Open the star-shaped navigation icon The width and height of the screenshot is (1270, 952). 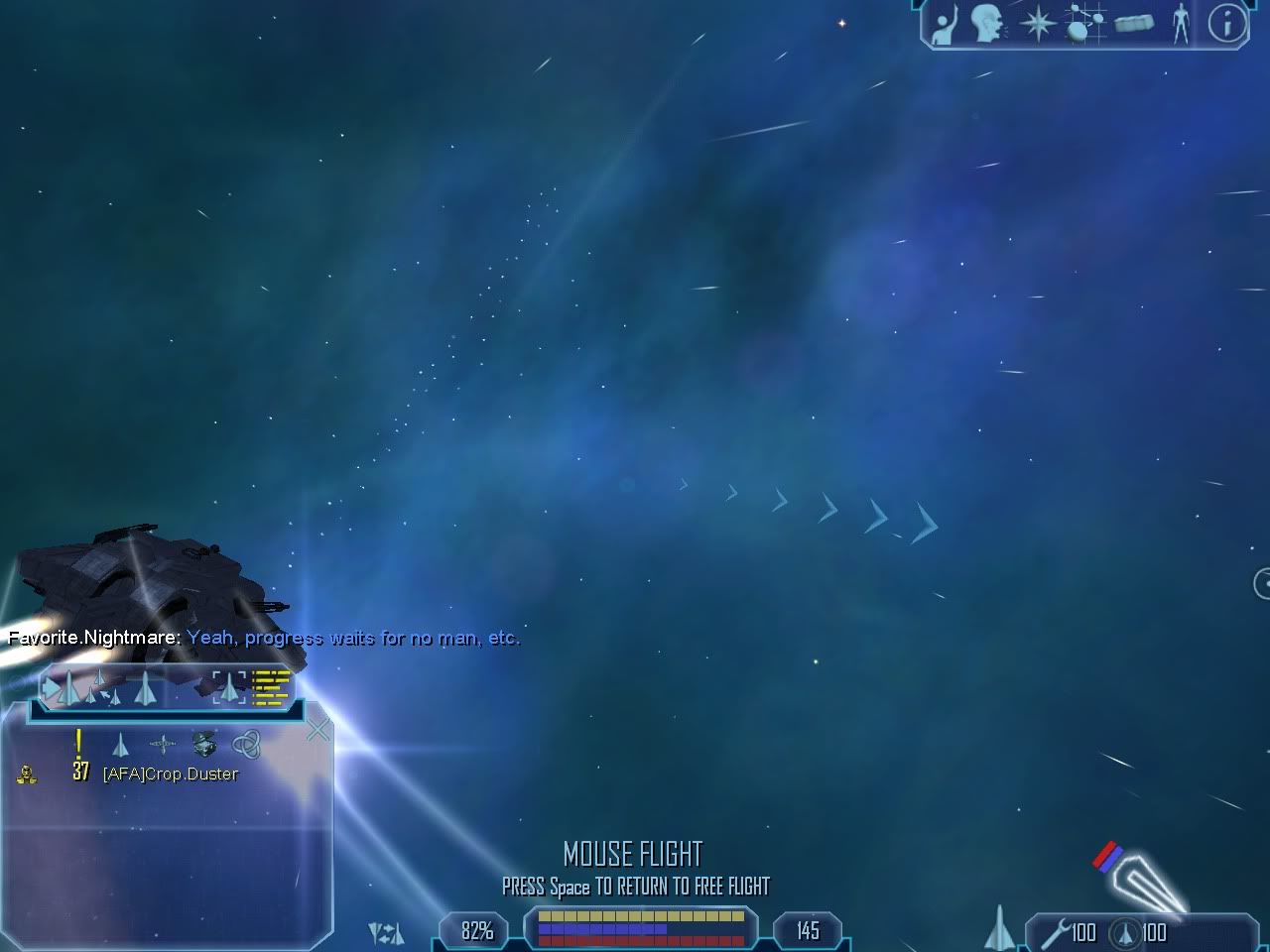pyautogui.click(x=1037, y=25)
